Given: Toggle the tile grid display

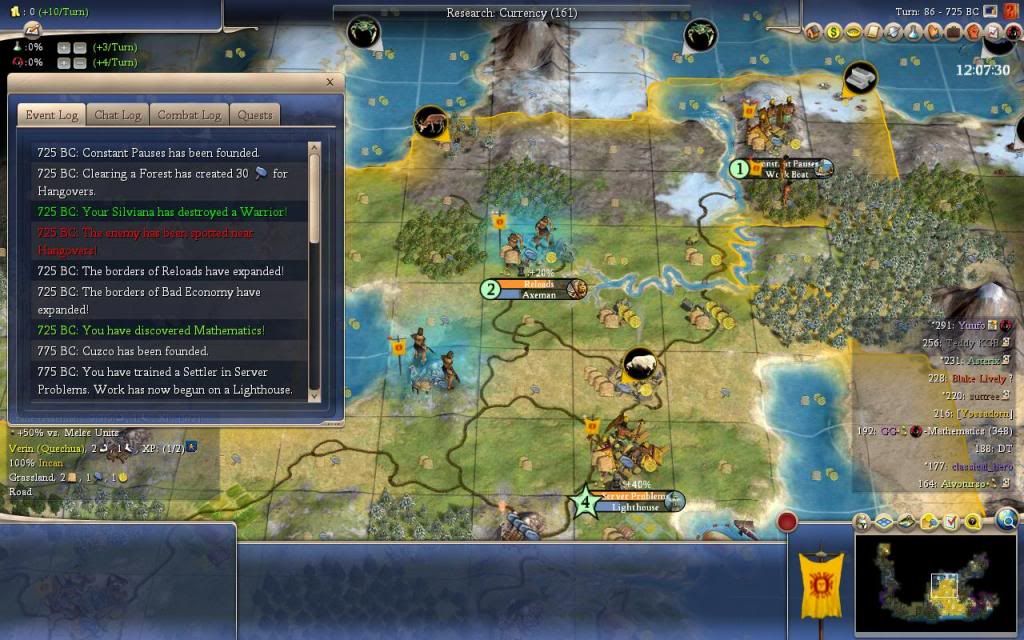Looking at the screenshot, I should [885, 521].
